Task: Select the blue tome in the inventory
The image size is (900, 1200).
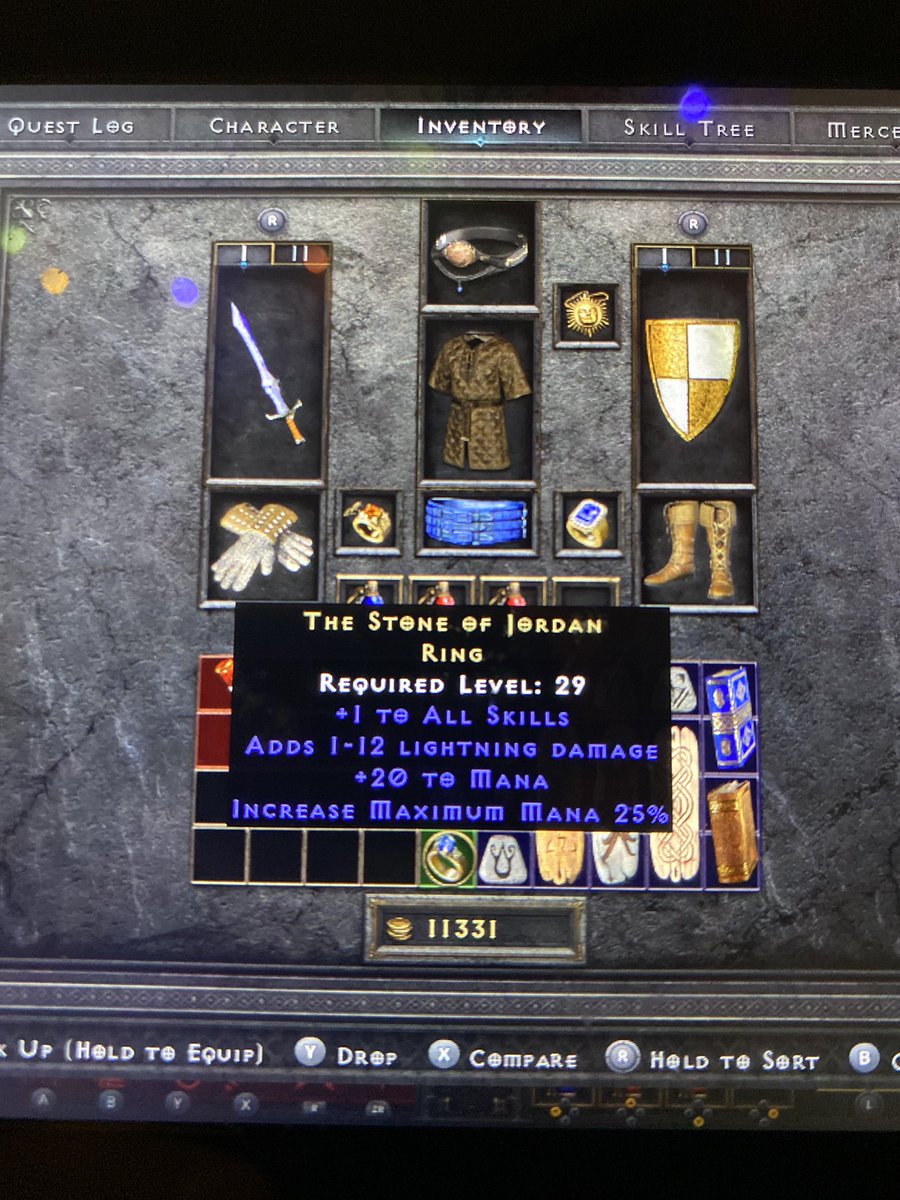Action: pos(732,716)
